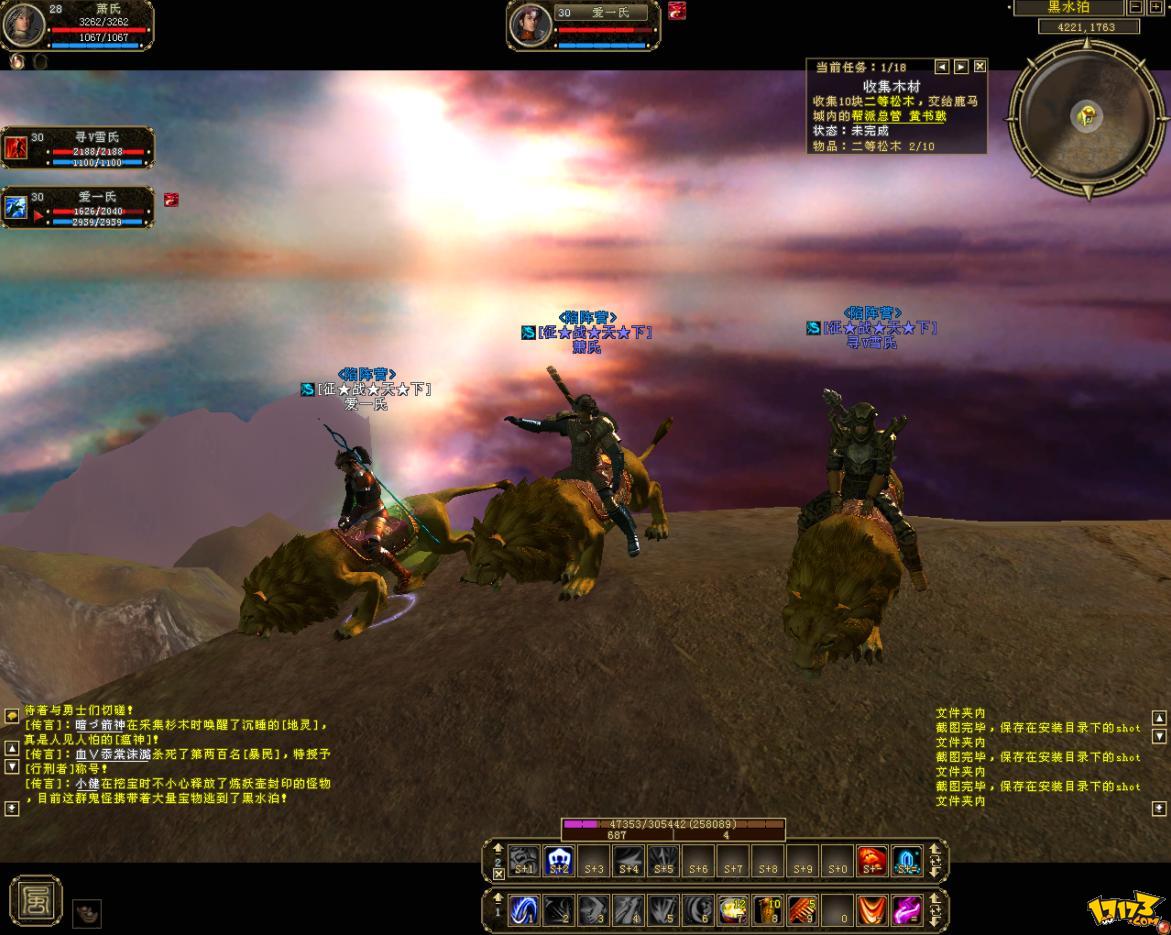
Task: Close the current quest tracker panel
Action: (980, 67)
